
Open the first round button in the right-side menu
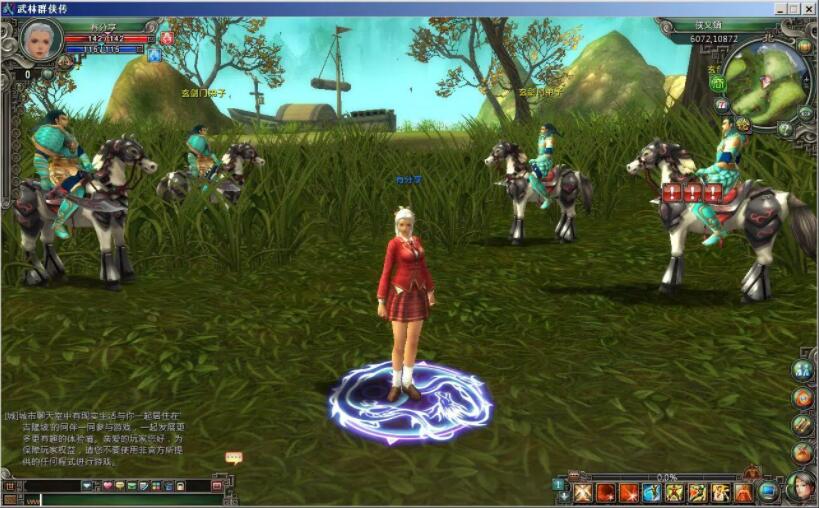click(802, 370)
